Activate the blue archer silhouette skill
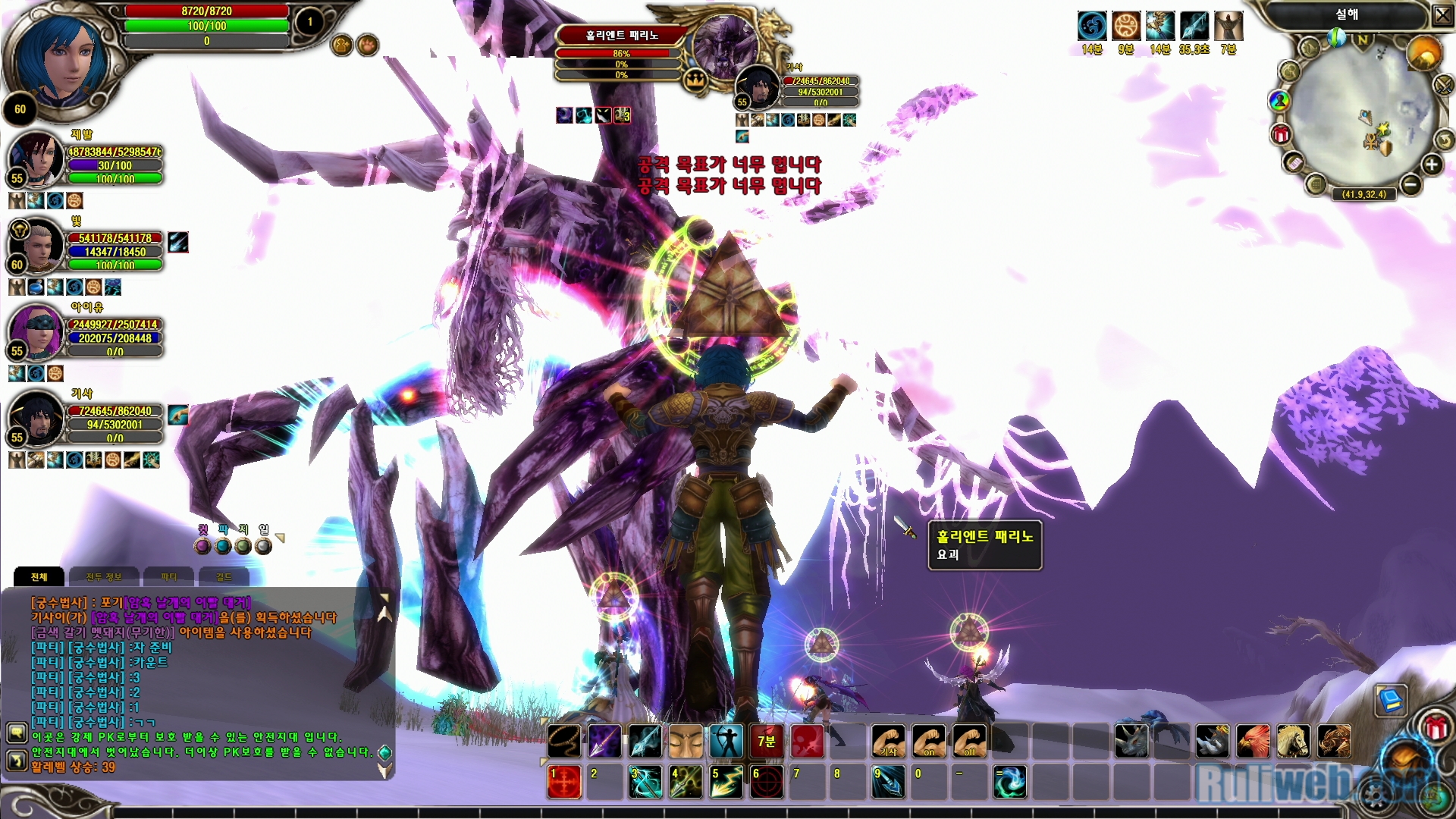 (726, 741)
